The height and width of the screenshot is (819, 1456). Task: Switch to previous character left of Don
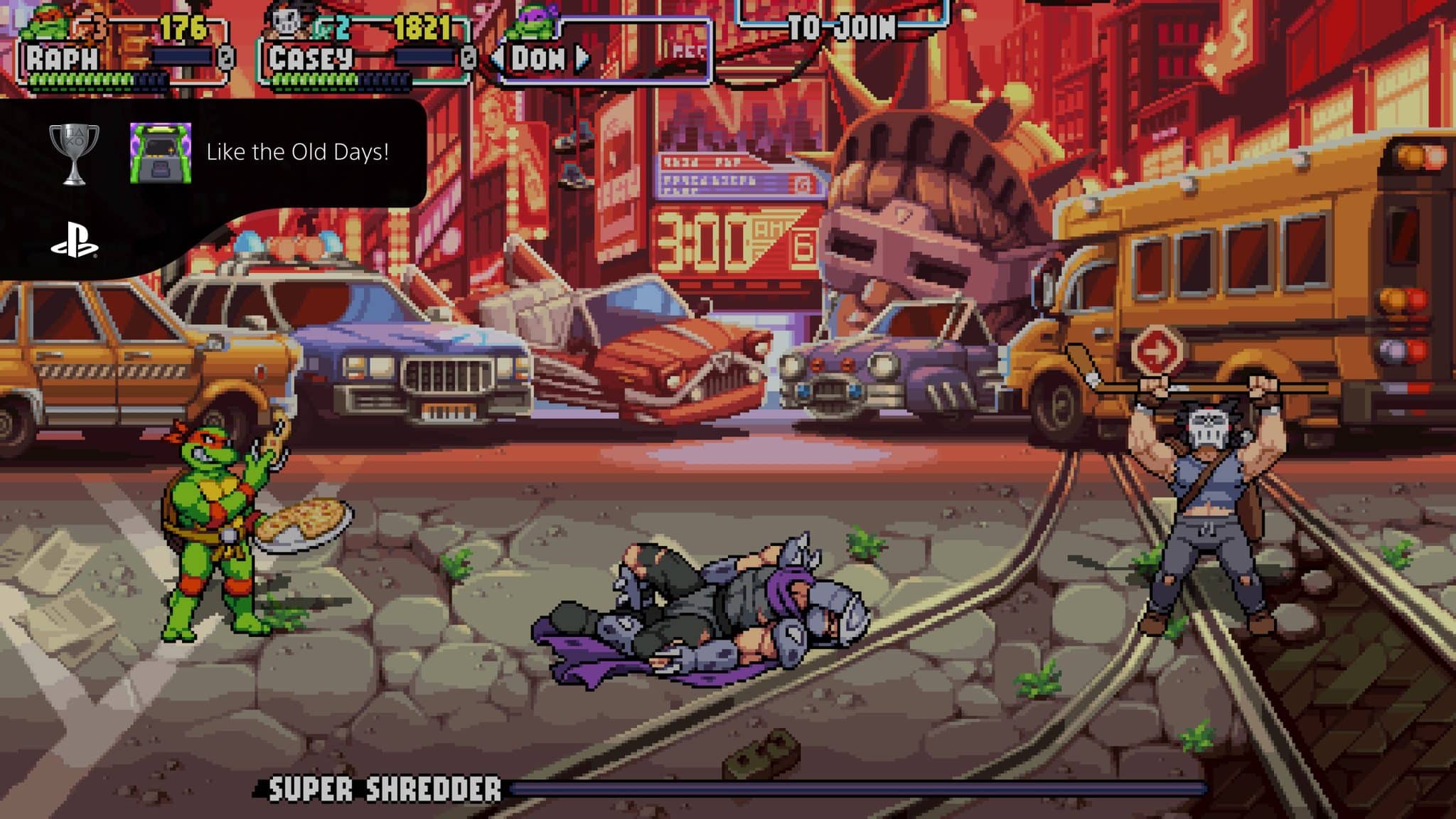tap(498, 59)
